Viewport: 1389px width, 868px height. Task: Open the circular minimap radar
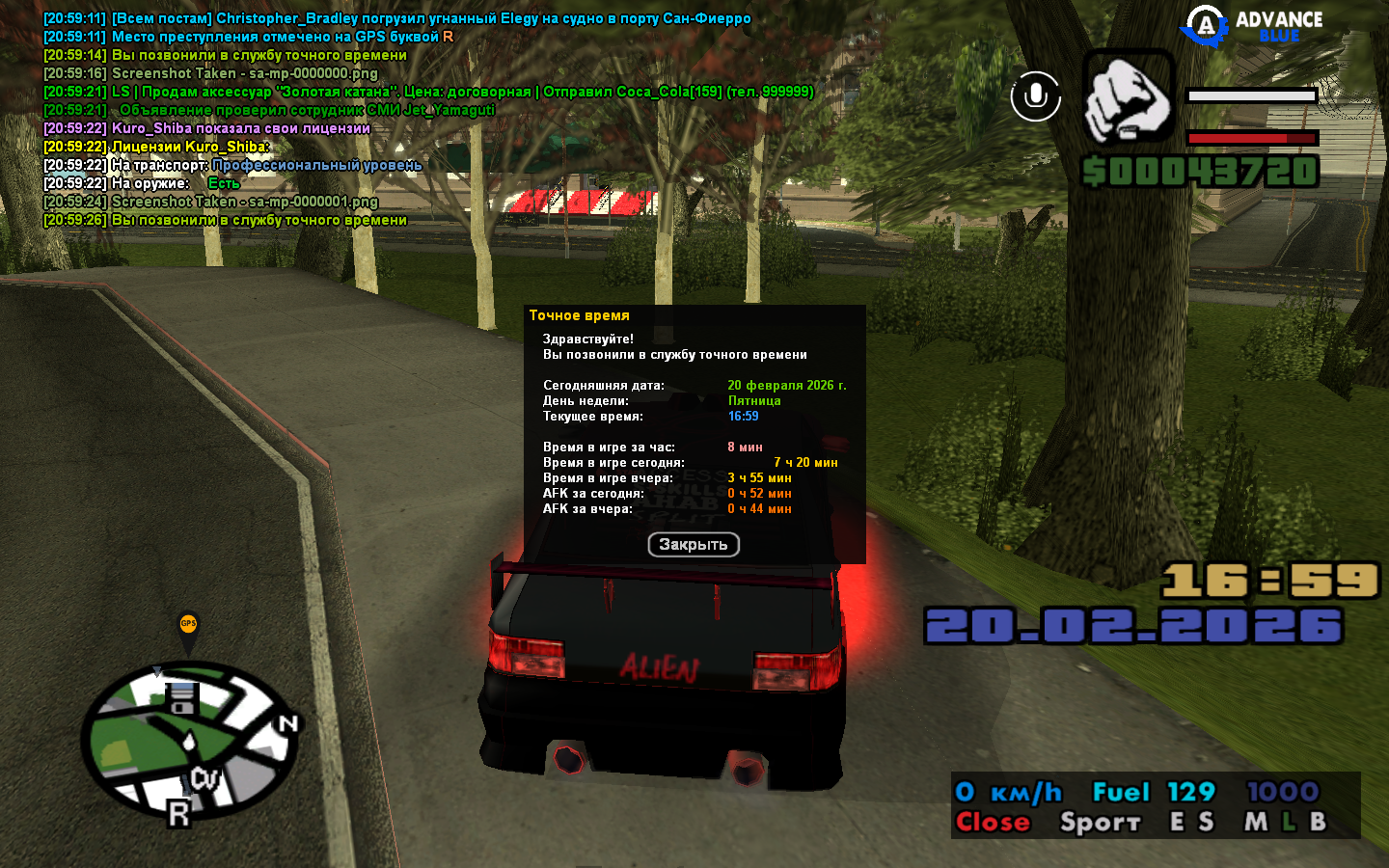(x=187, y=740)
